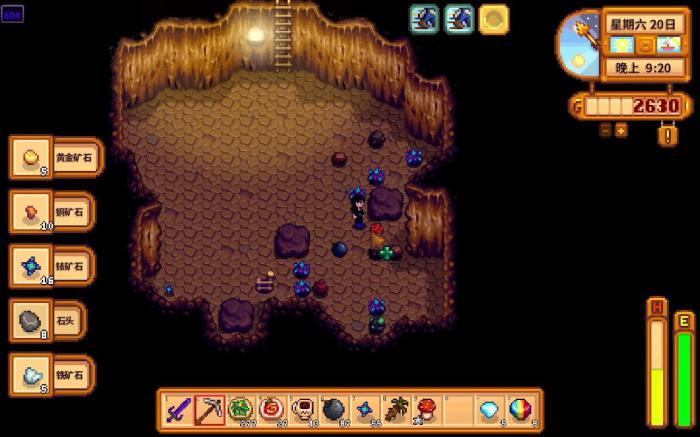Screen dimensions: 700x437
Task: Select the red swirl food item slot
Action: (271, 409)
